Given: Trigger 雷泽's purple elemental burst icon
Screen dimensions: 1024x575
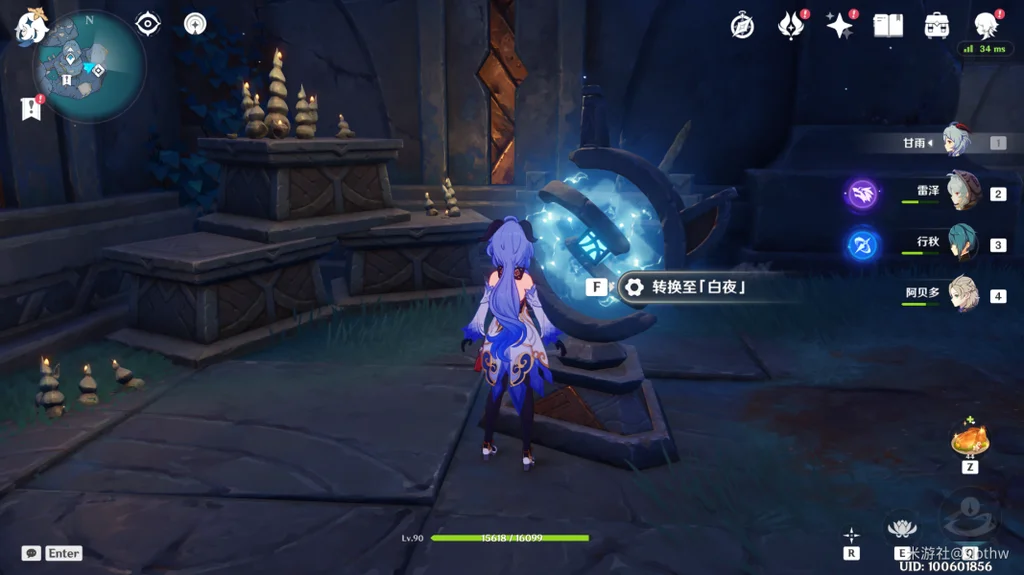Looking at the screenshot, I should click(862, 194).
